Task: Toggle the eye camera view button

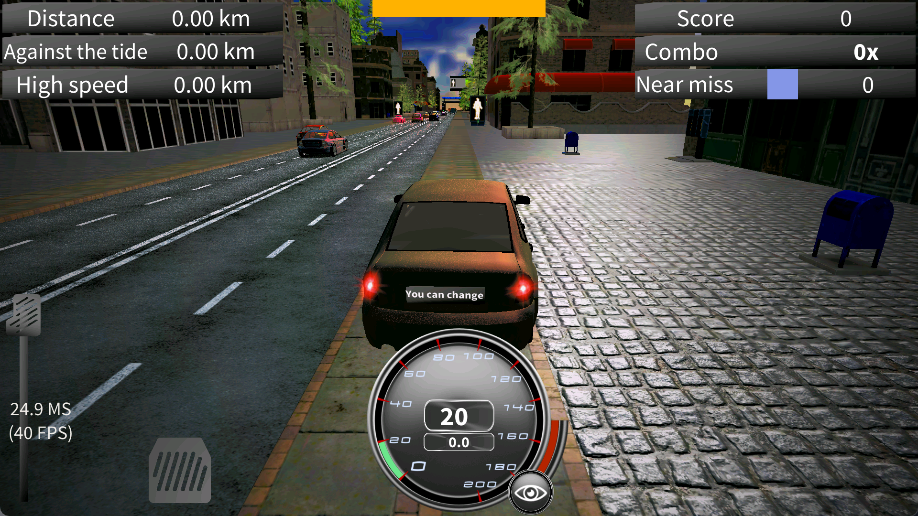Action: tap(531, 492)
